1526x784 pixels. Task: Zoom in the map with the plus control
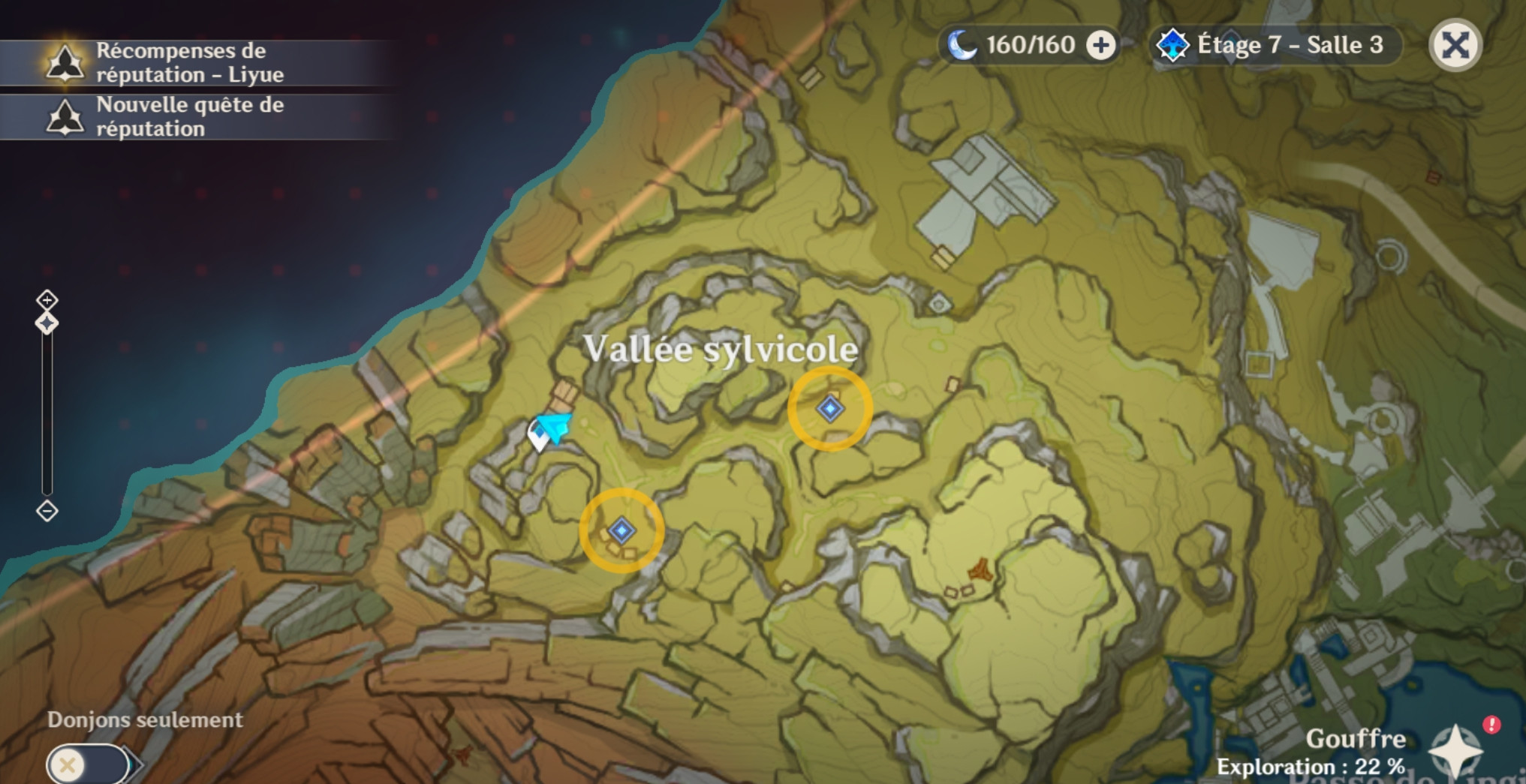coord(47,301)
